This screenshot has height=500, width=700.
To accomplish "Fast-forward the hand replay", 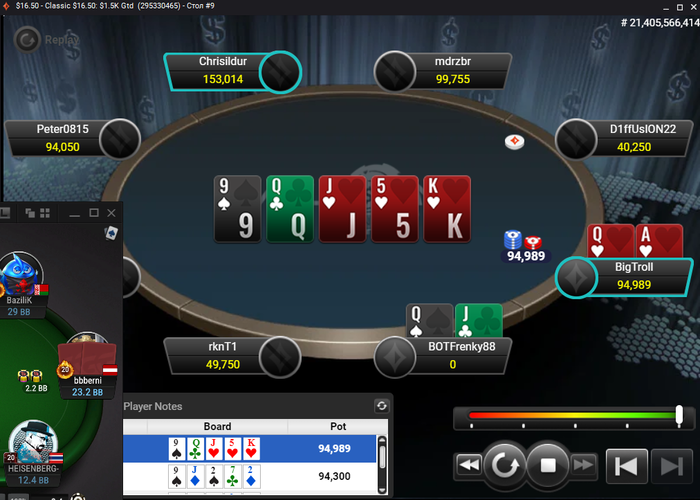I will click(584, 464).
